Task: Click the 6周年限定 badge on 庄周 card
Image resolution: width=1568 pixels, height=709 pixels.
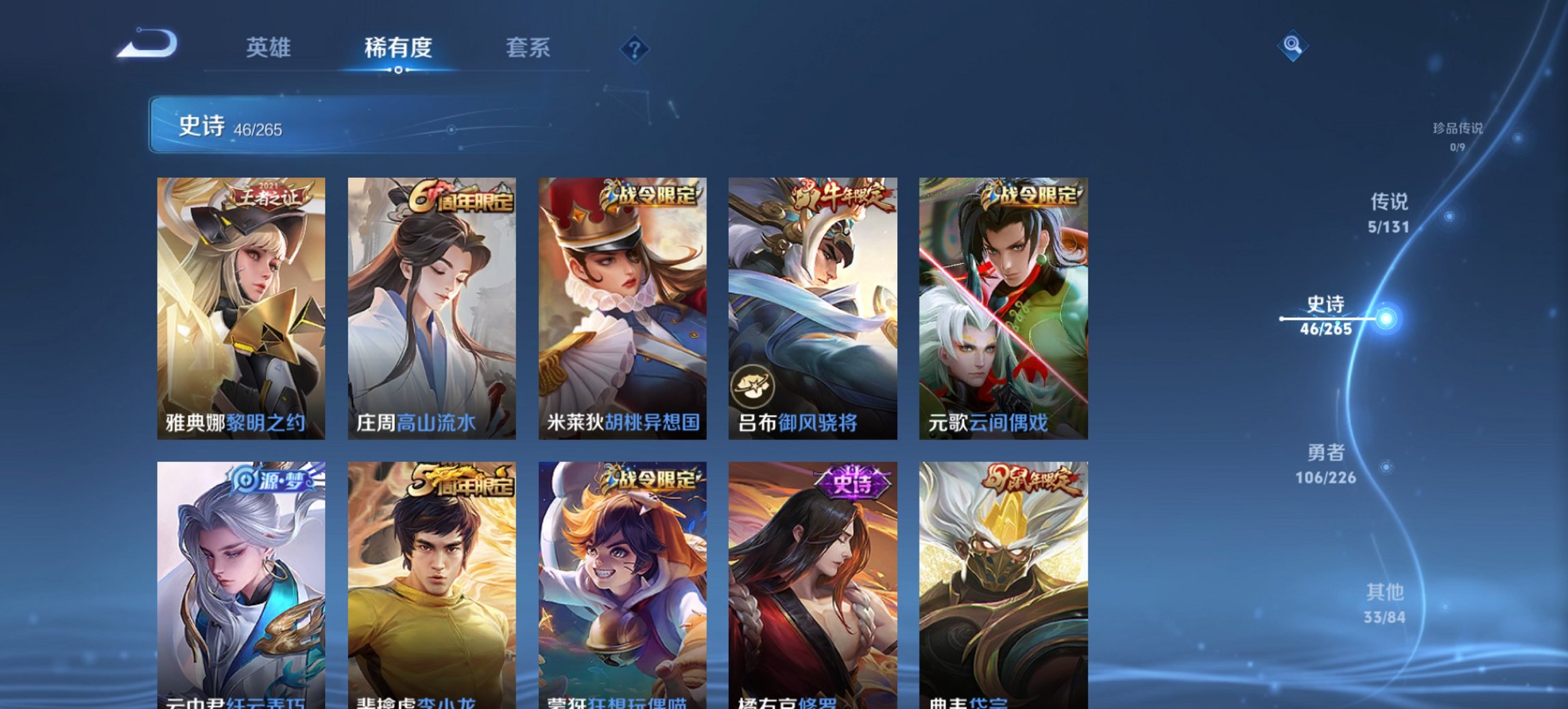Action: tap(460, 198)
